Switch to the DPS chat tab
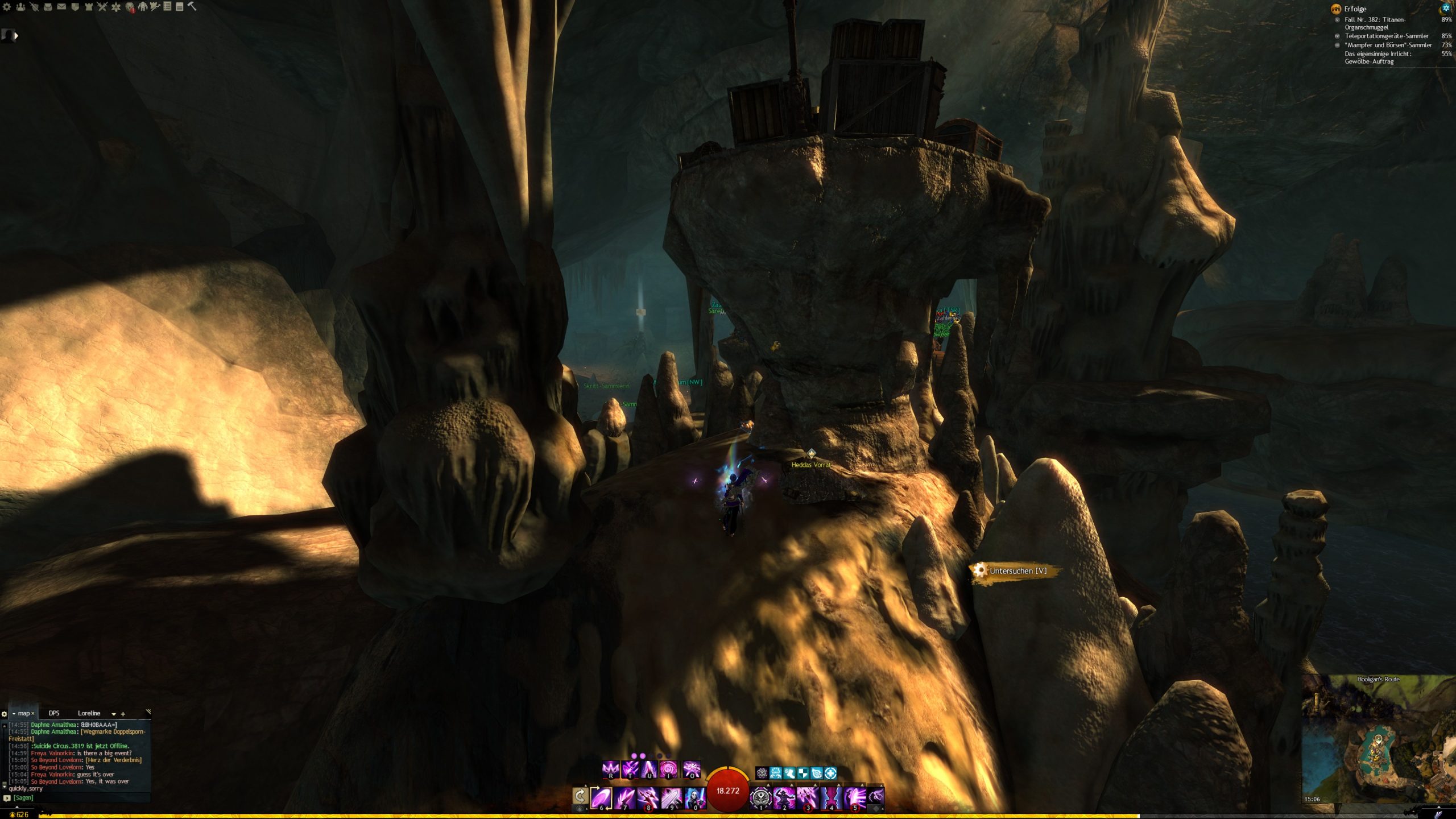The width and height of the screenshot is (1456, 819). coord(54,713)
